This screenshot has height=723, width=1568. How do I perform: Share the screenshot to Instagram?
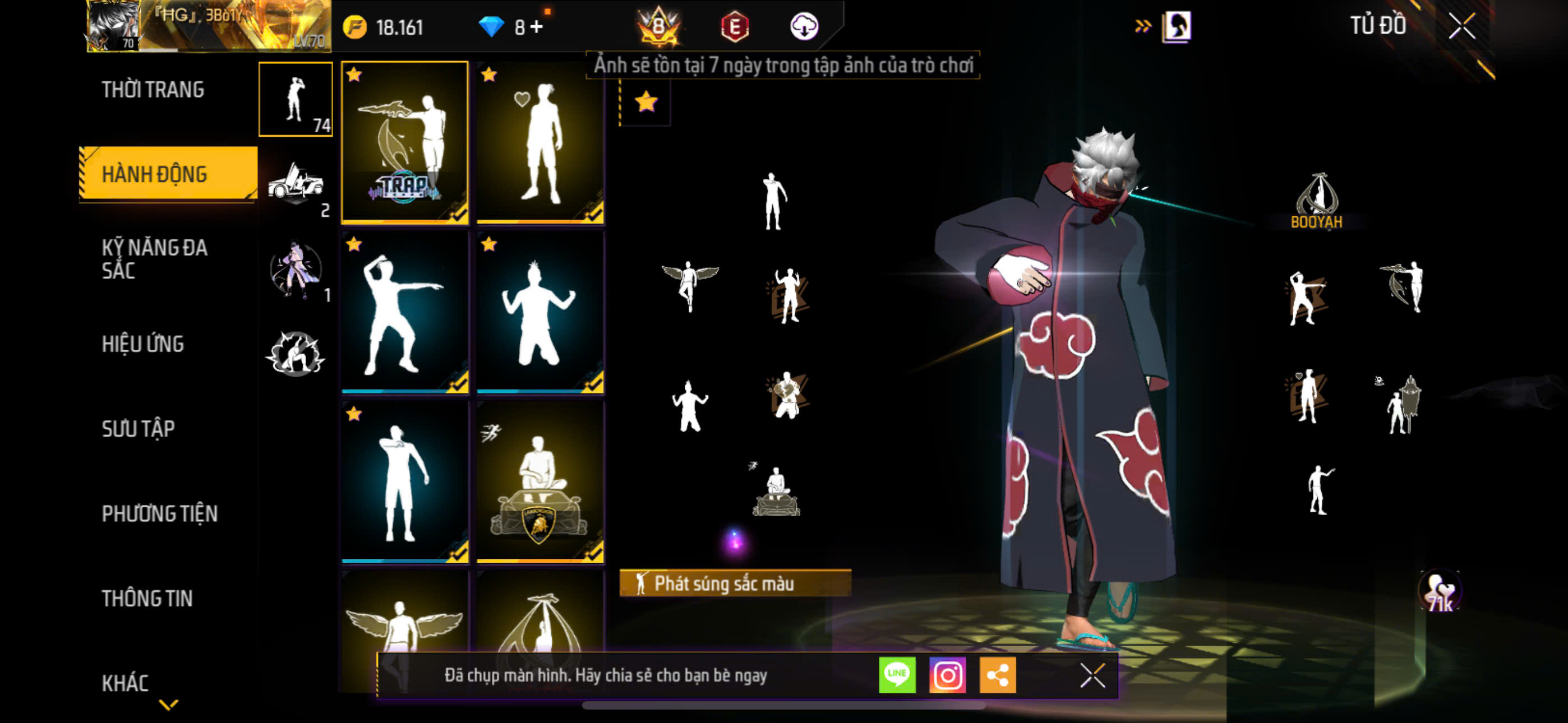coord(947,675)
